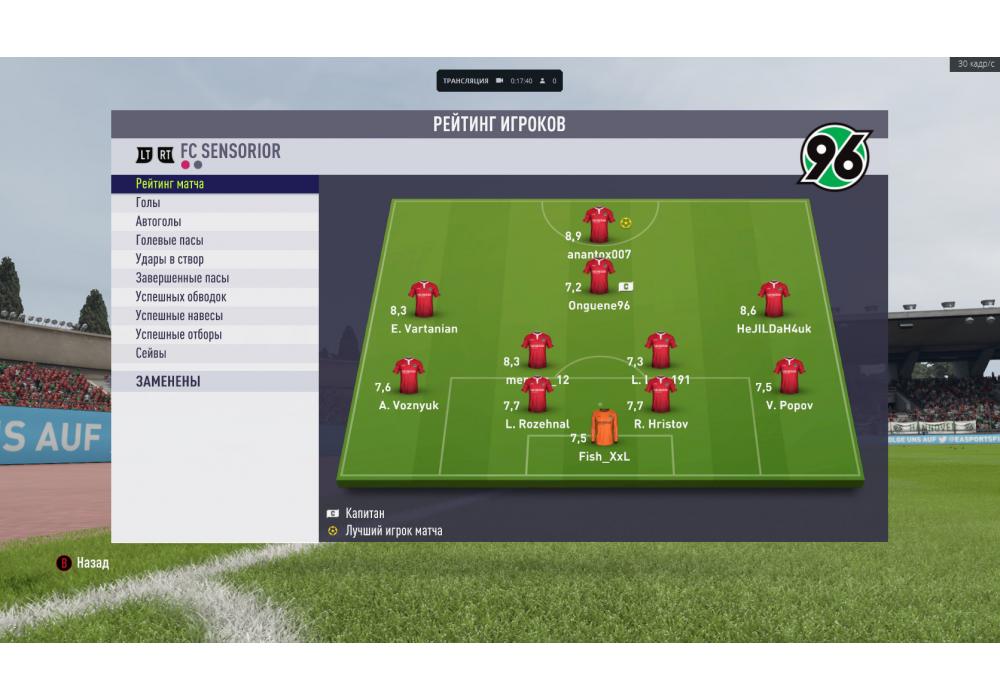Open the ЗАМЕНЕНЫ substitutes section
The width and height of the screenshot is (1000, 700).
pos(168,382)
